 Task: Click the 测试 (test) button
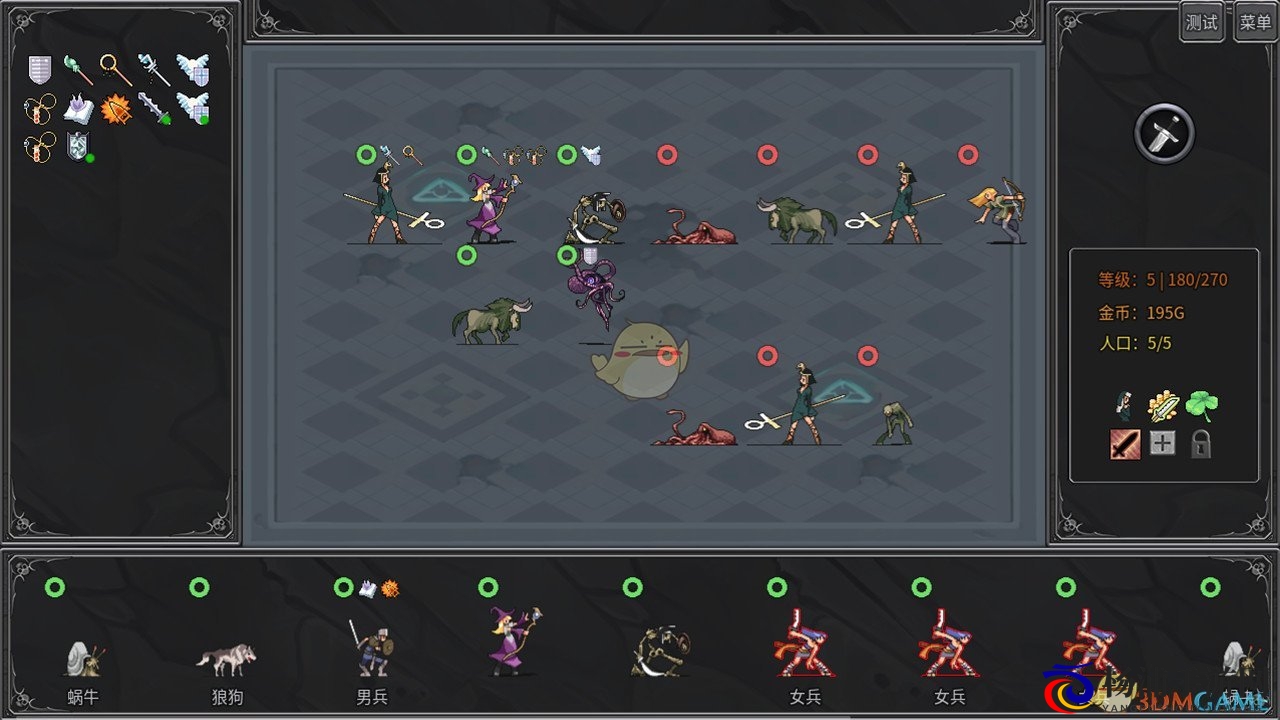click(x=1202, y=22)
